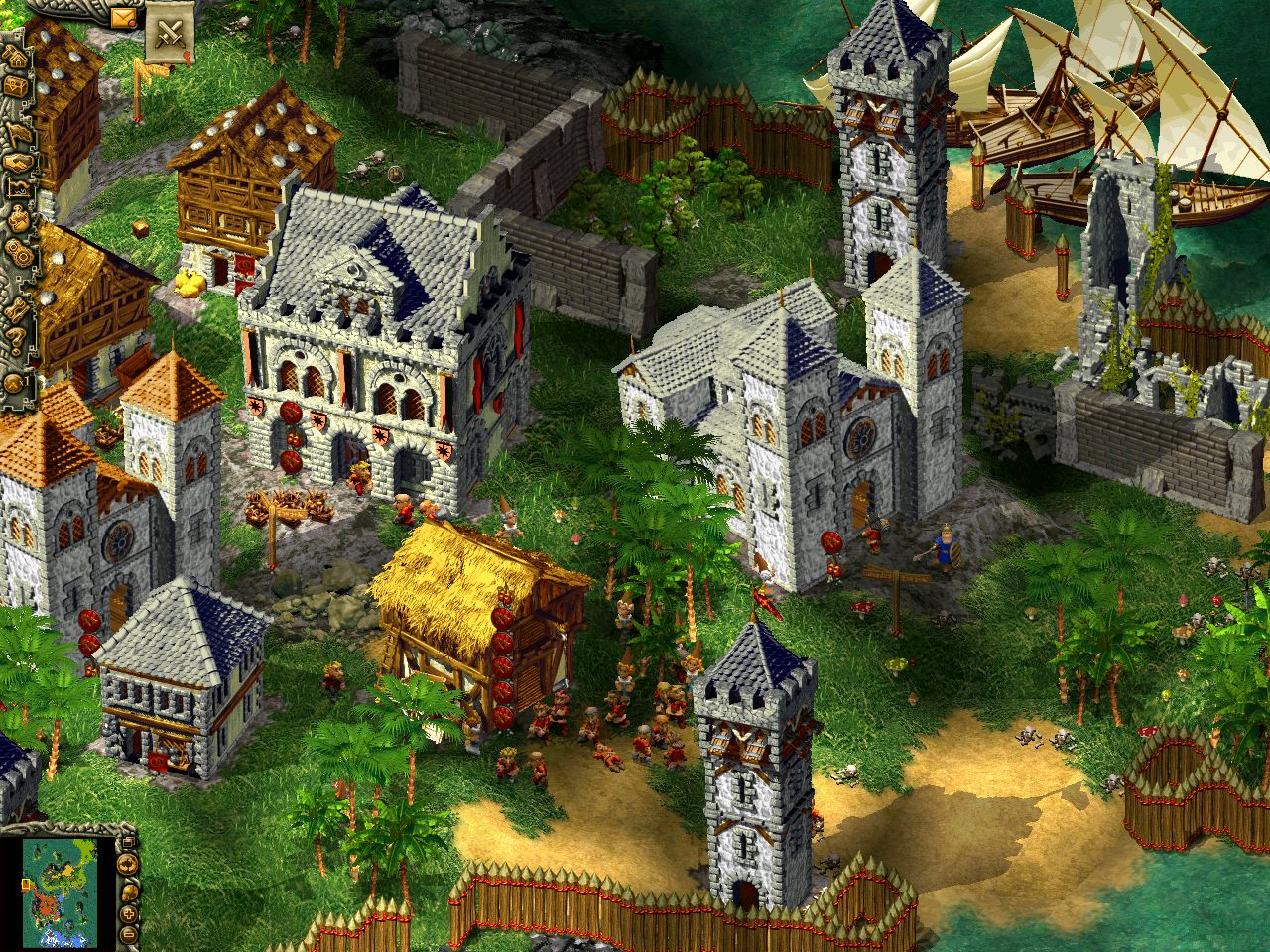Zoom out with the minimap minus button
Viewport: 1270px width, 952px height.
click(x=127, y=935)
